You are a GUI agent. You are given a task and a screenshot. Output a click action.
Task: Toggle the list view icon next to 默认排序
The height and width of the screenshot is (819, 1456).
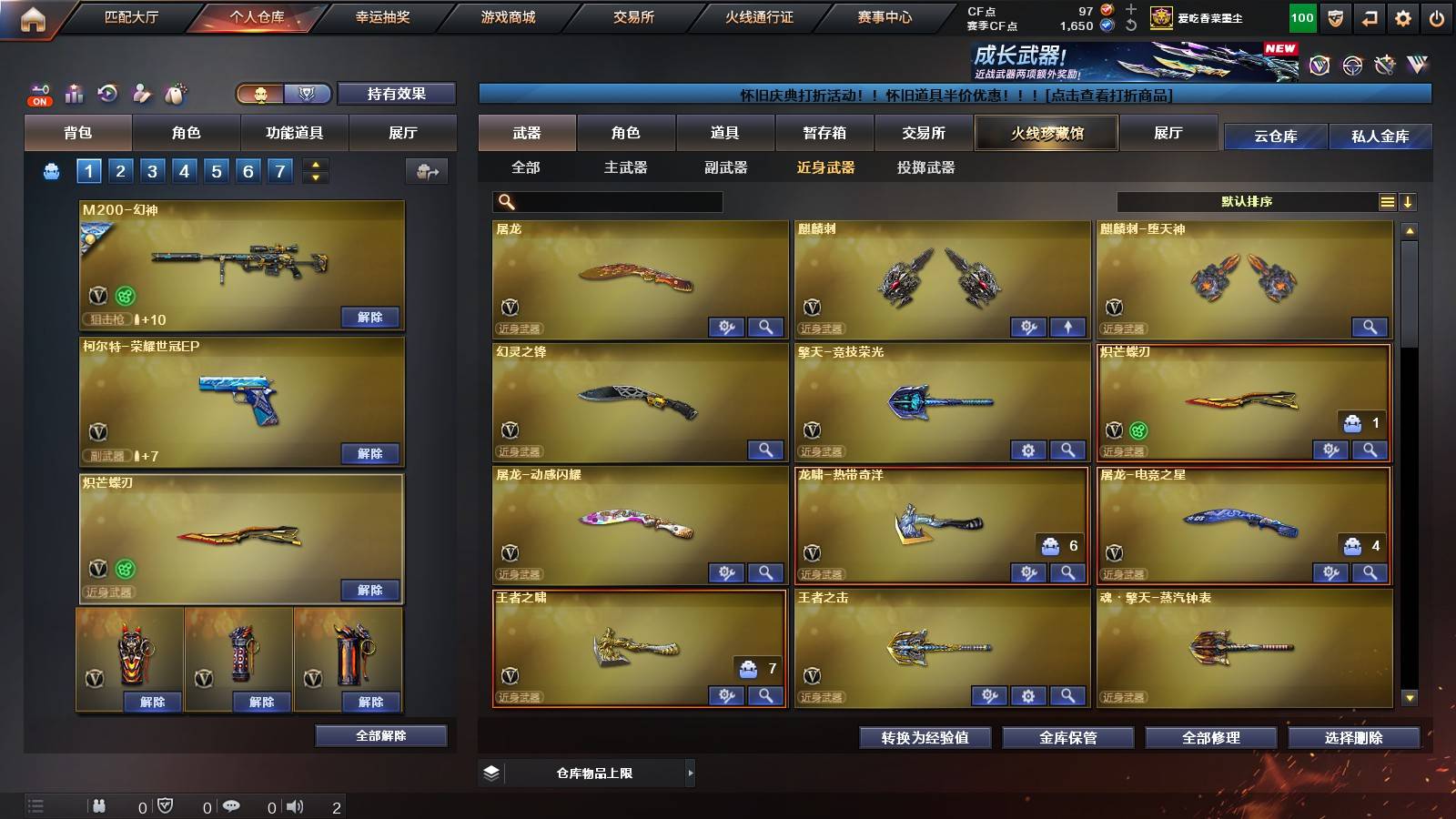click(1387, 201)
